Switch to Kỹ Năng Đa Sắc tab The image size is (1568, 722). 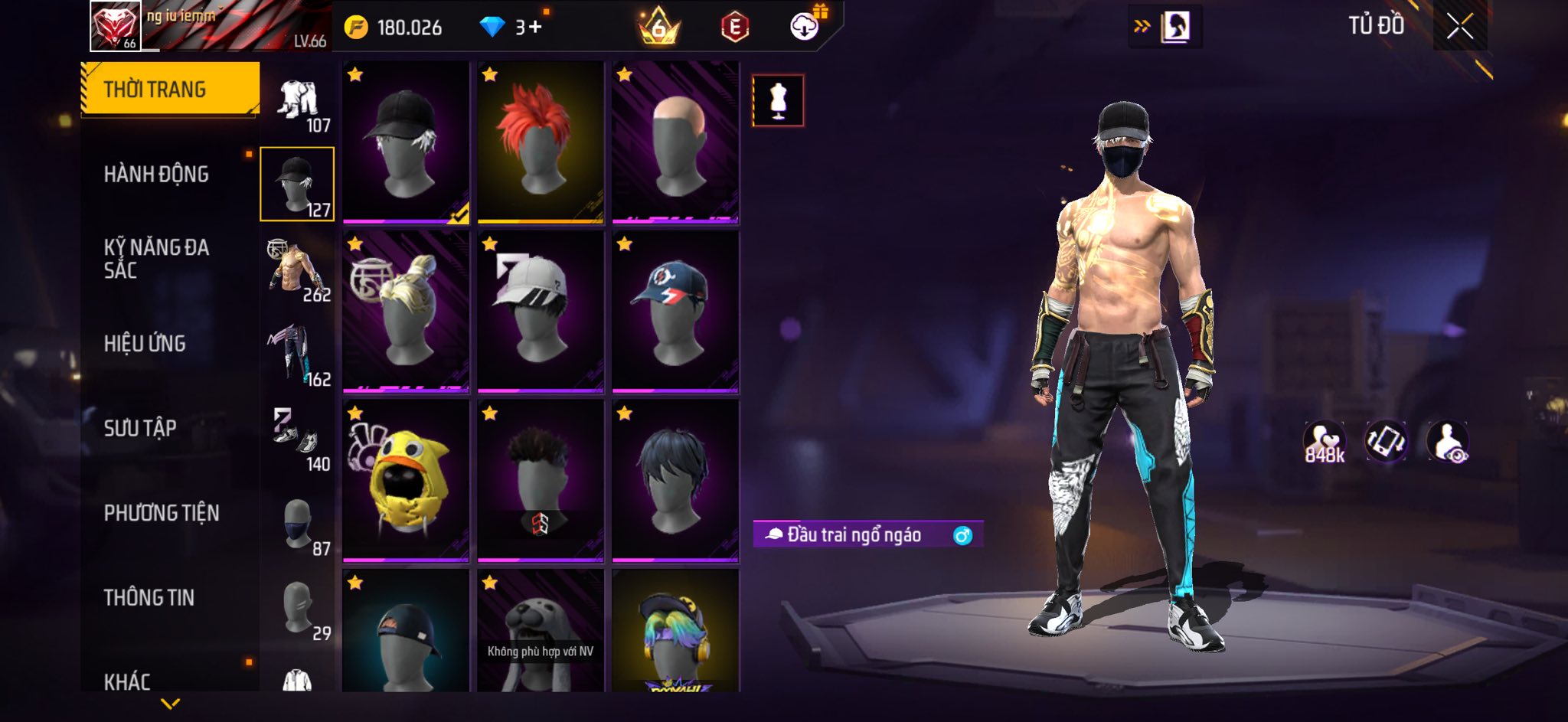click(x=156, y=259)
